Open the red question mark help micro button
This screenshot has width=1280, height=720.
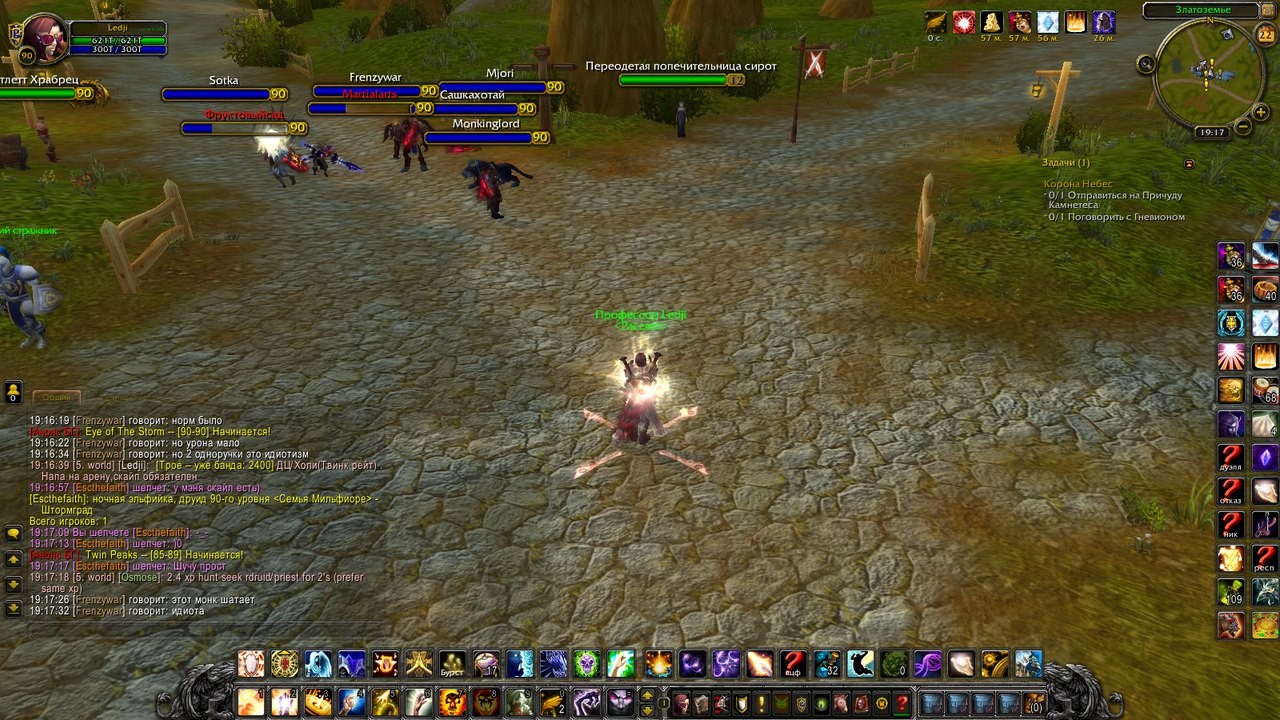902,703
